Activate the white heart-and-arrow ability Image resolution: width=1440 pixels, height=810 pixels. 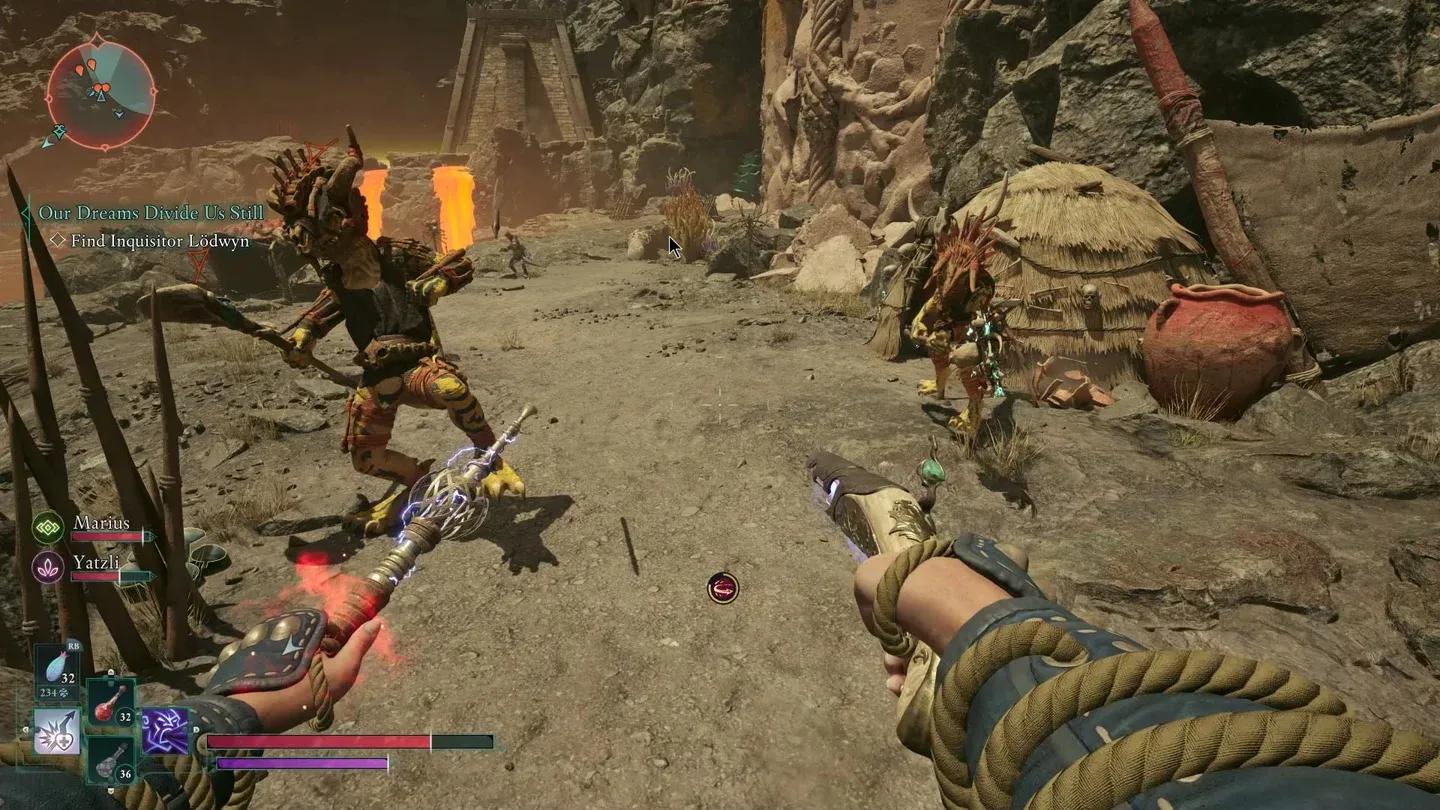tap(57, 731)
